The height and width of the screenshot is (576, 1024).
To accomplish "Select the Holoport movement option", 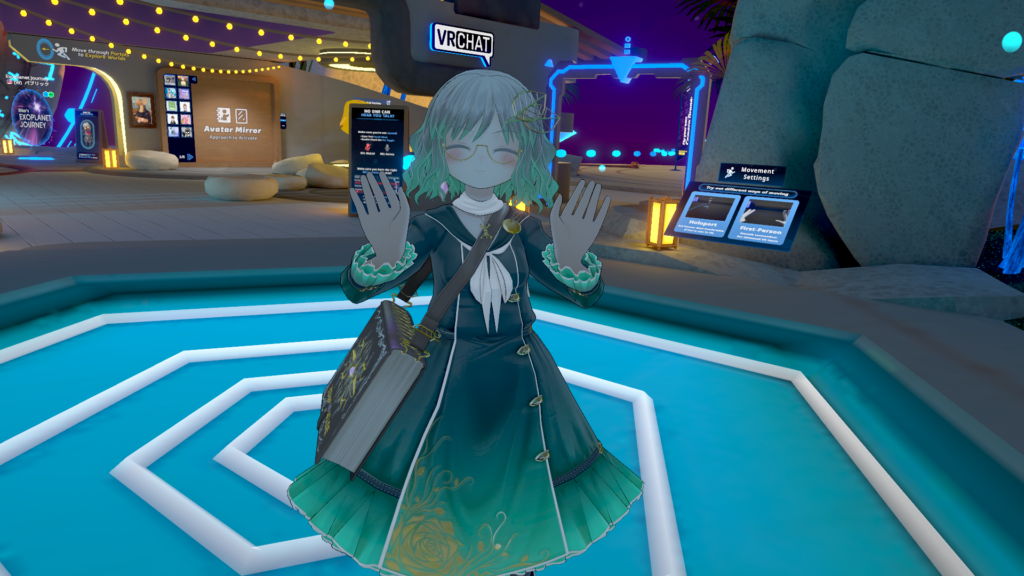I will 706,214.
